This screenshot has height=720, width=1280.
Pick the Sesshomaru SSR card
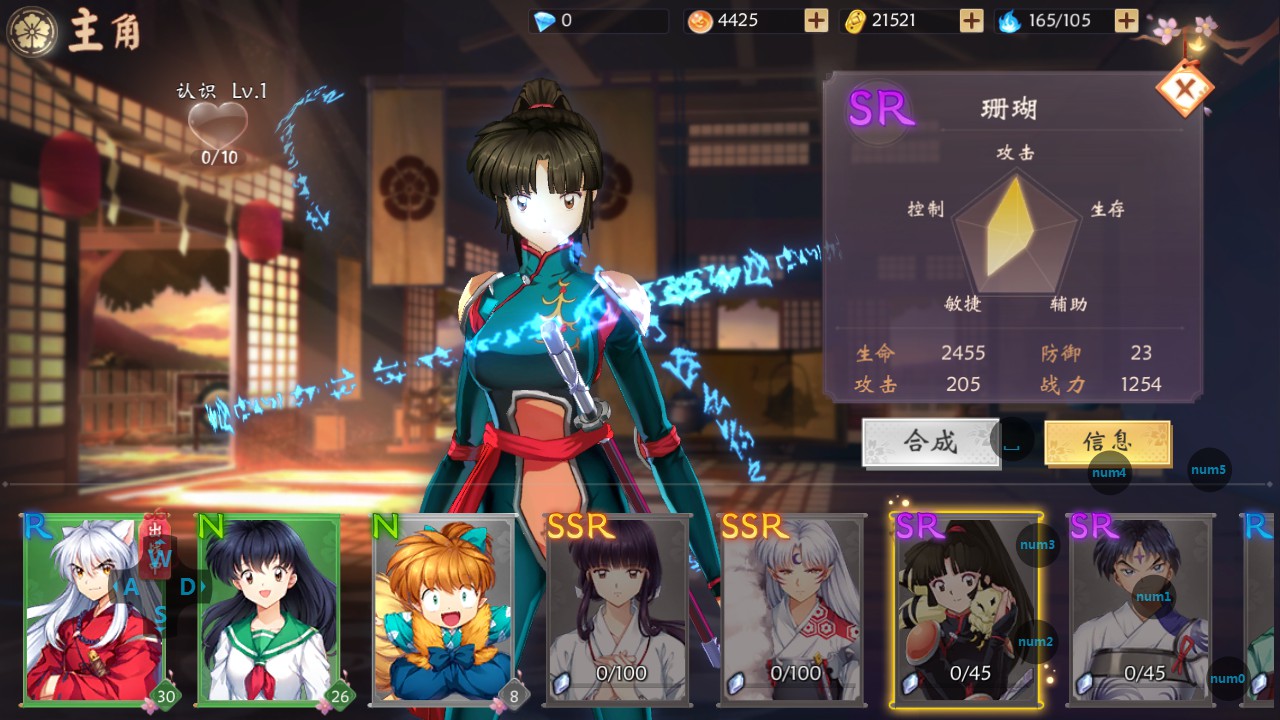(792, 608)
